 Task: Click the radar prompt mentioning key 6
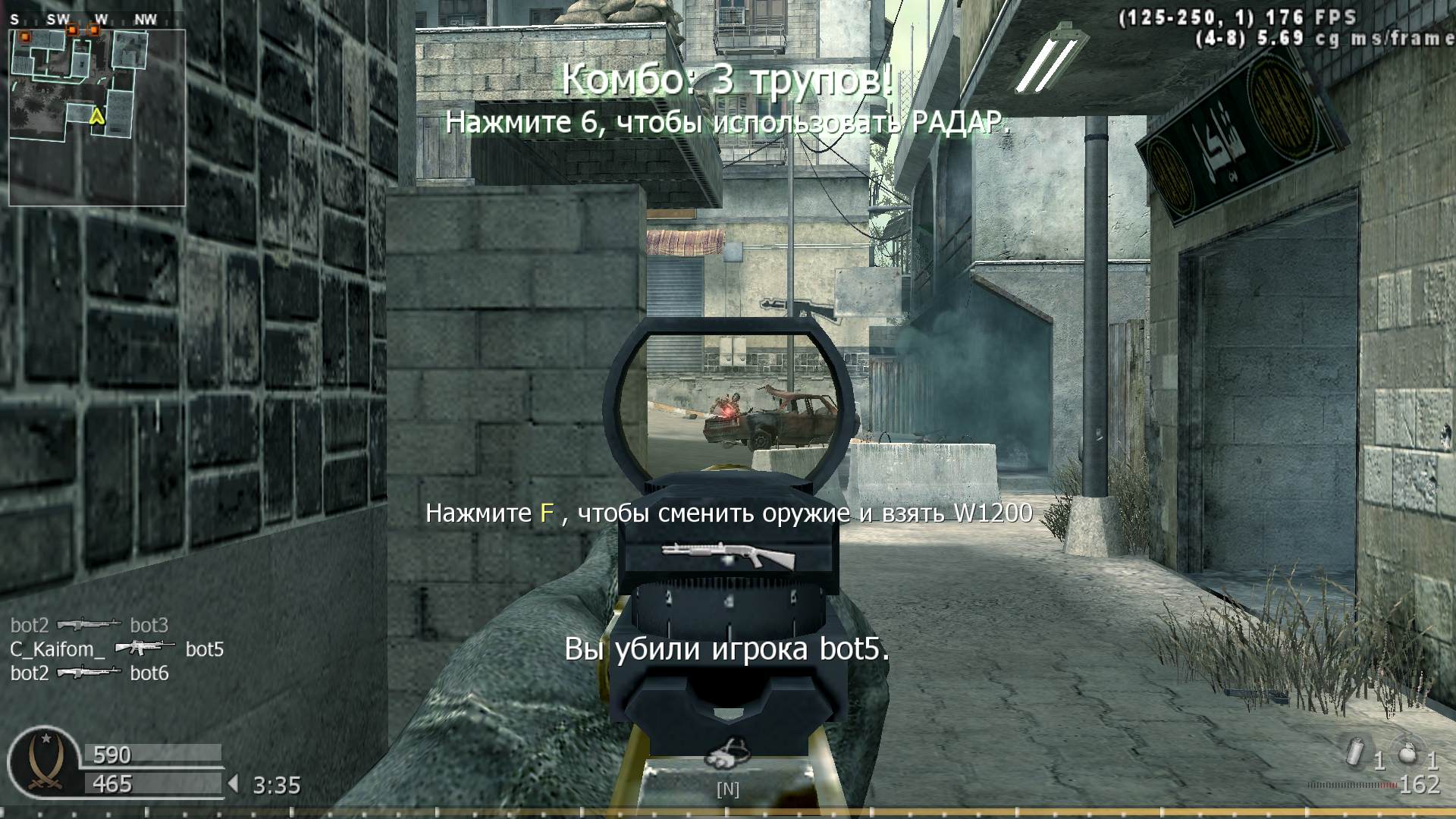click(x=730, y=121)
